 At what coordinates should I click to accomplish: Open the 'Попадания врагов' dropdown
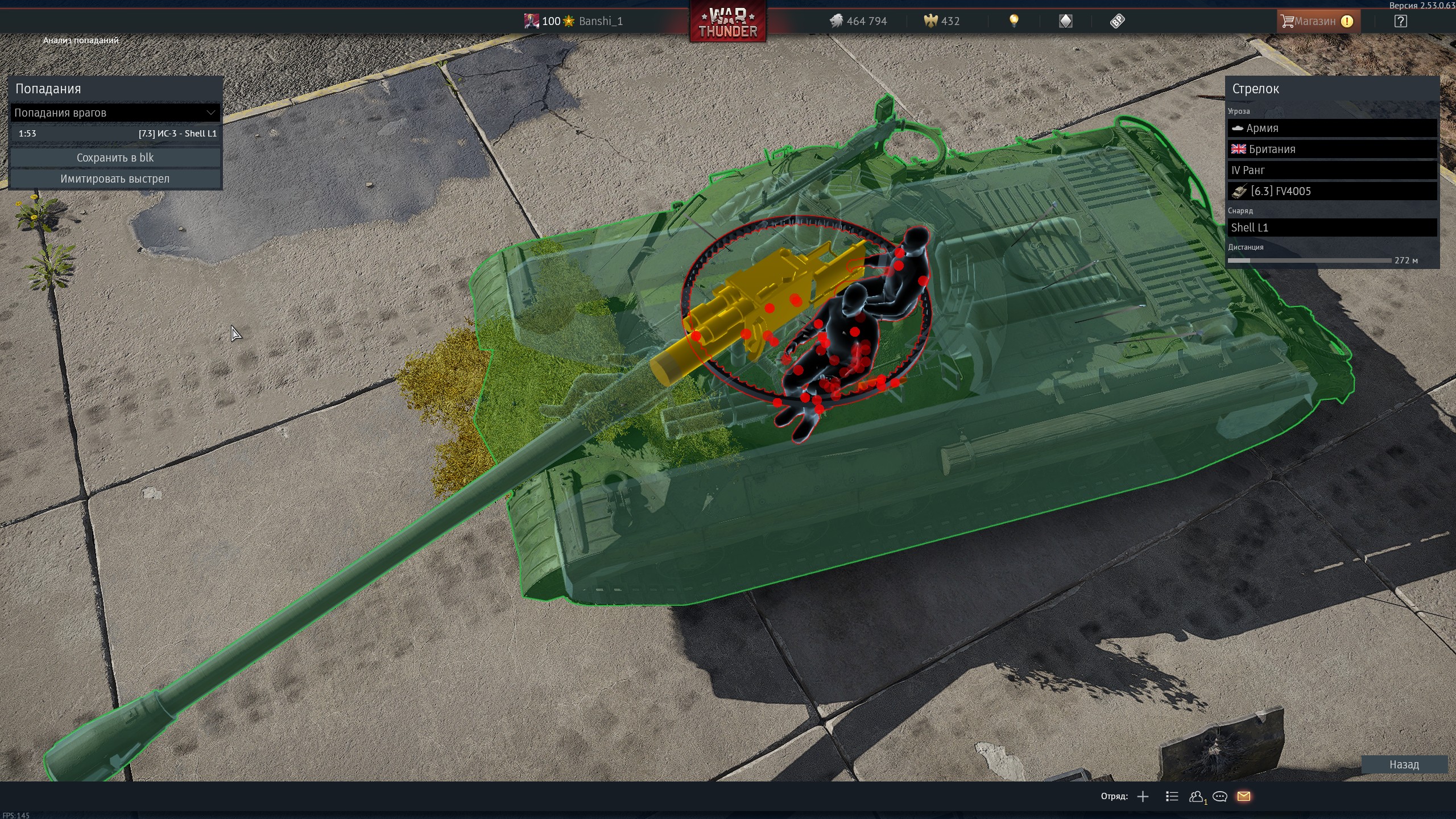click(x=115, y=113)
